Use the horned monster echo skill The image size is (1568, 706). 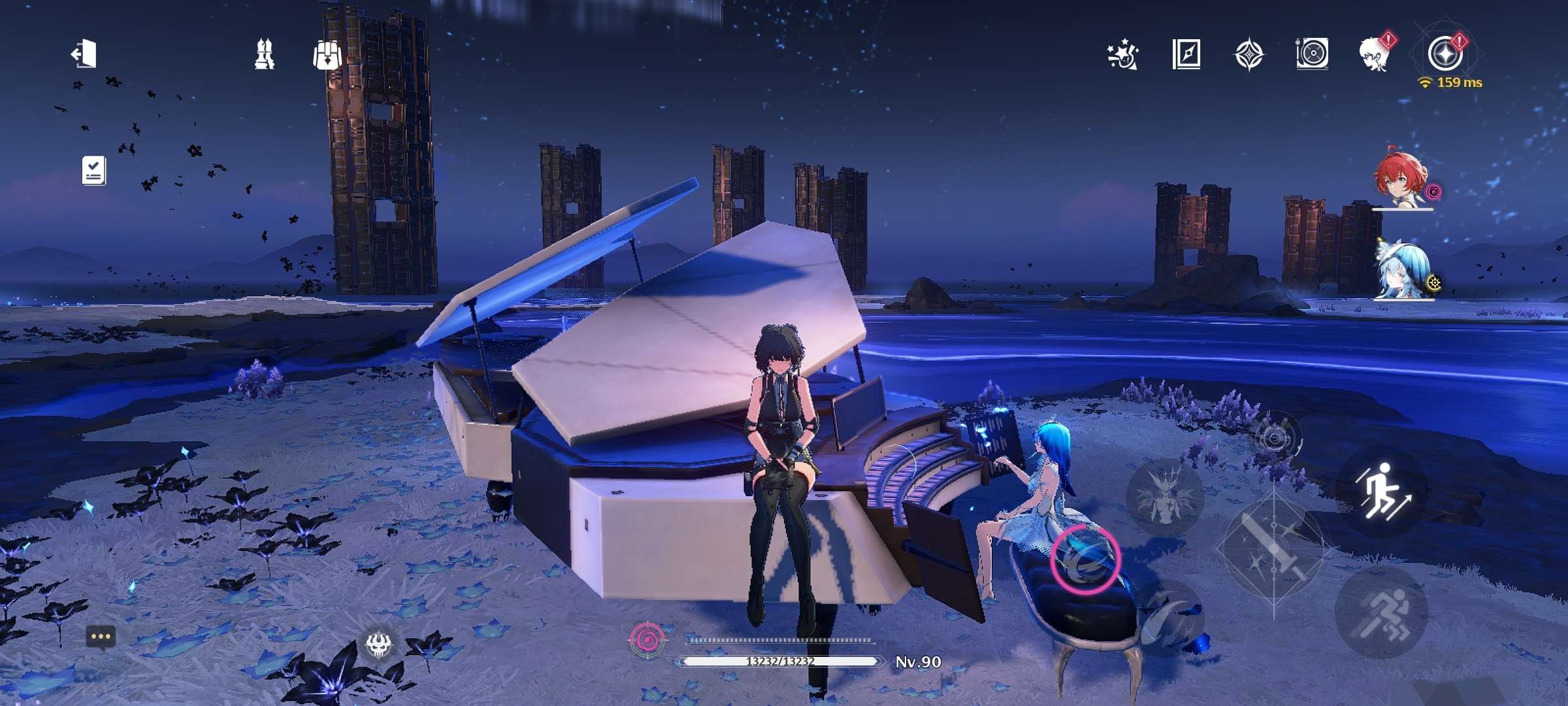pyautogui.click(x=1164, y=497)
